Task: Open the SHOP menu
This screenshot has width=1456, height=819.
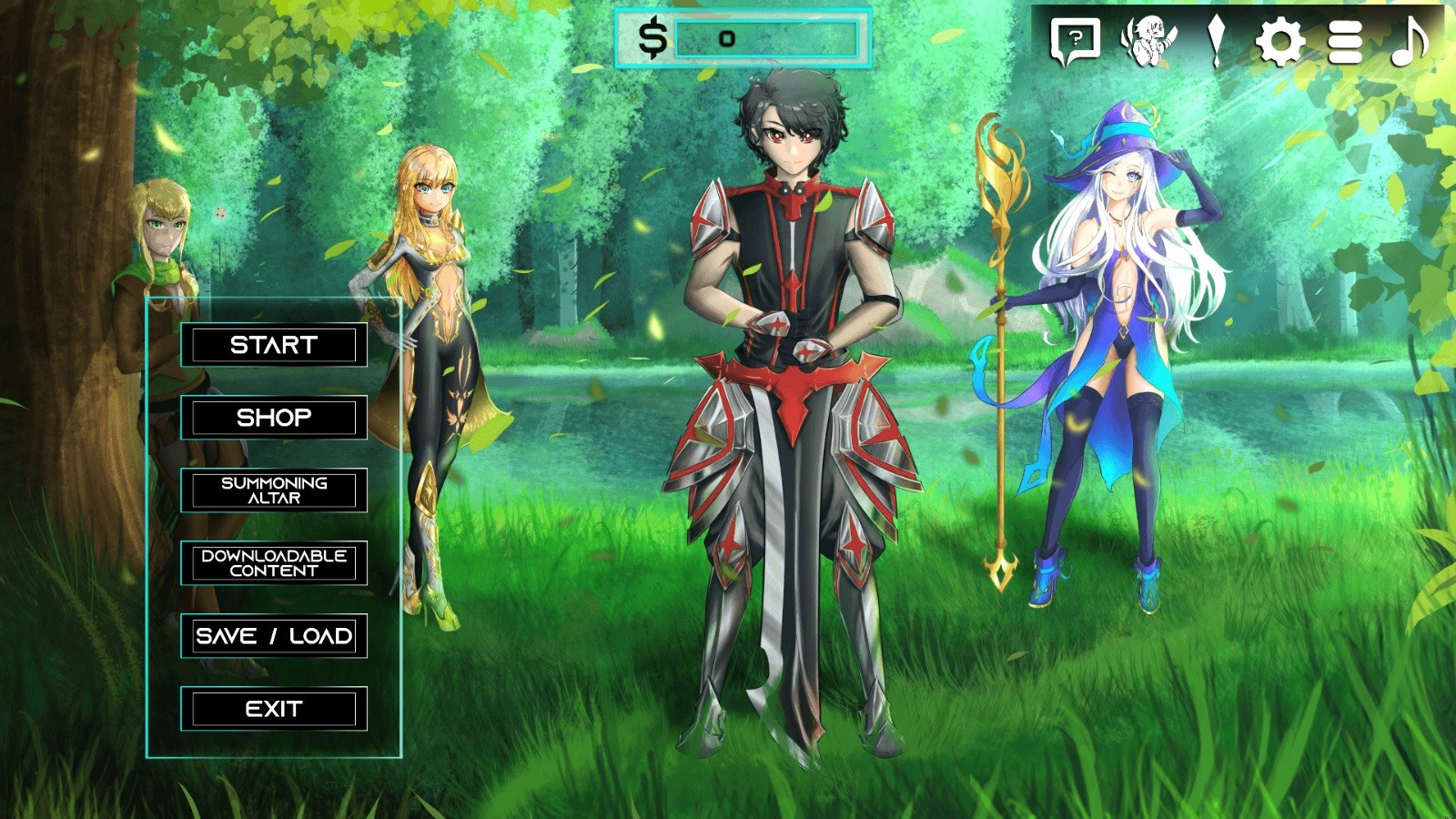Action: (x=273, y=418)
